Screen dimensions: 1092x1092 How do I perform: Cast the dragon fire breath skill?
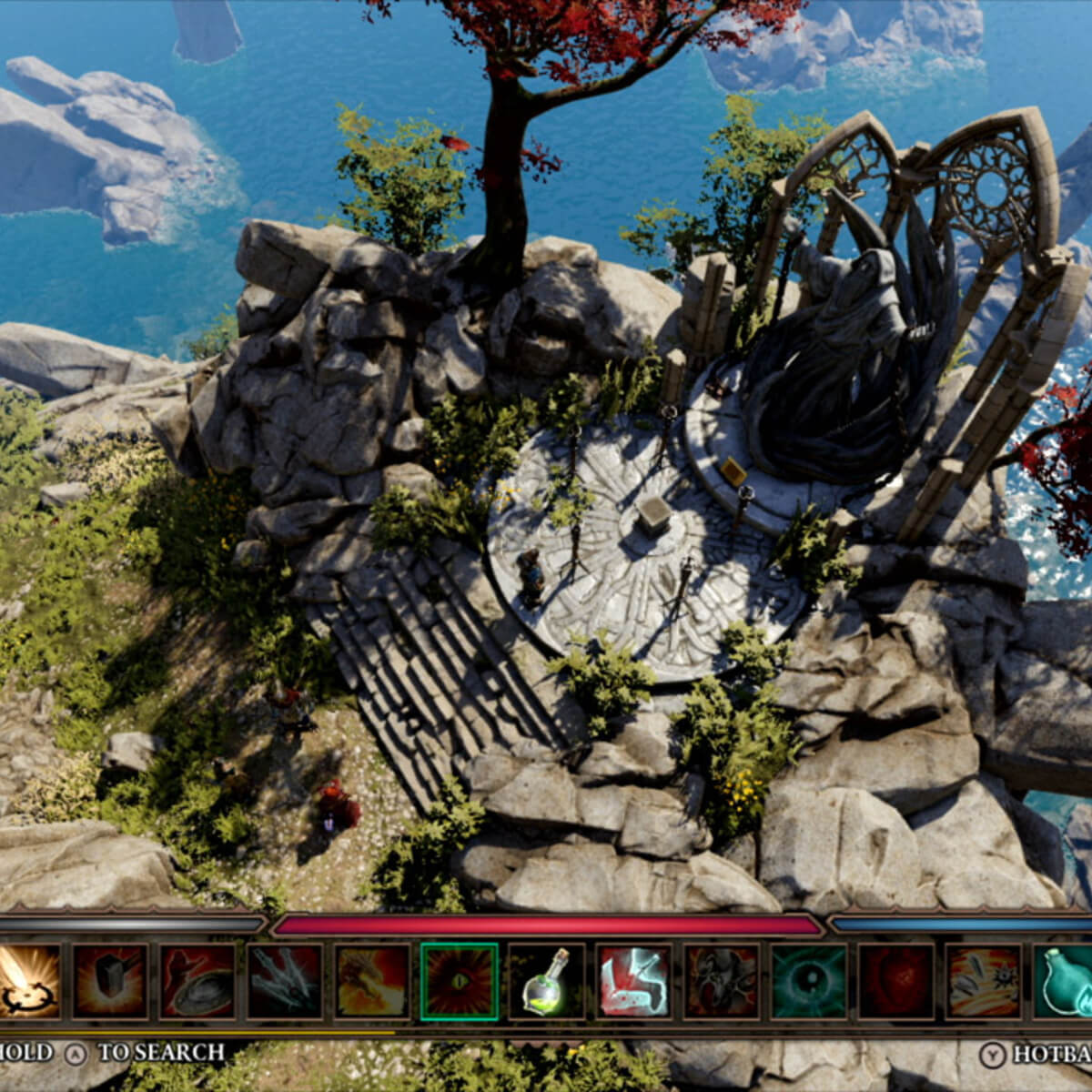pyautogui.click(x=372, y=980)
